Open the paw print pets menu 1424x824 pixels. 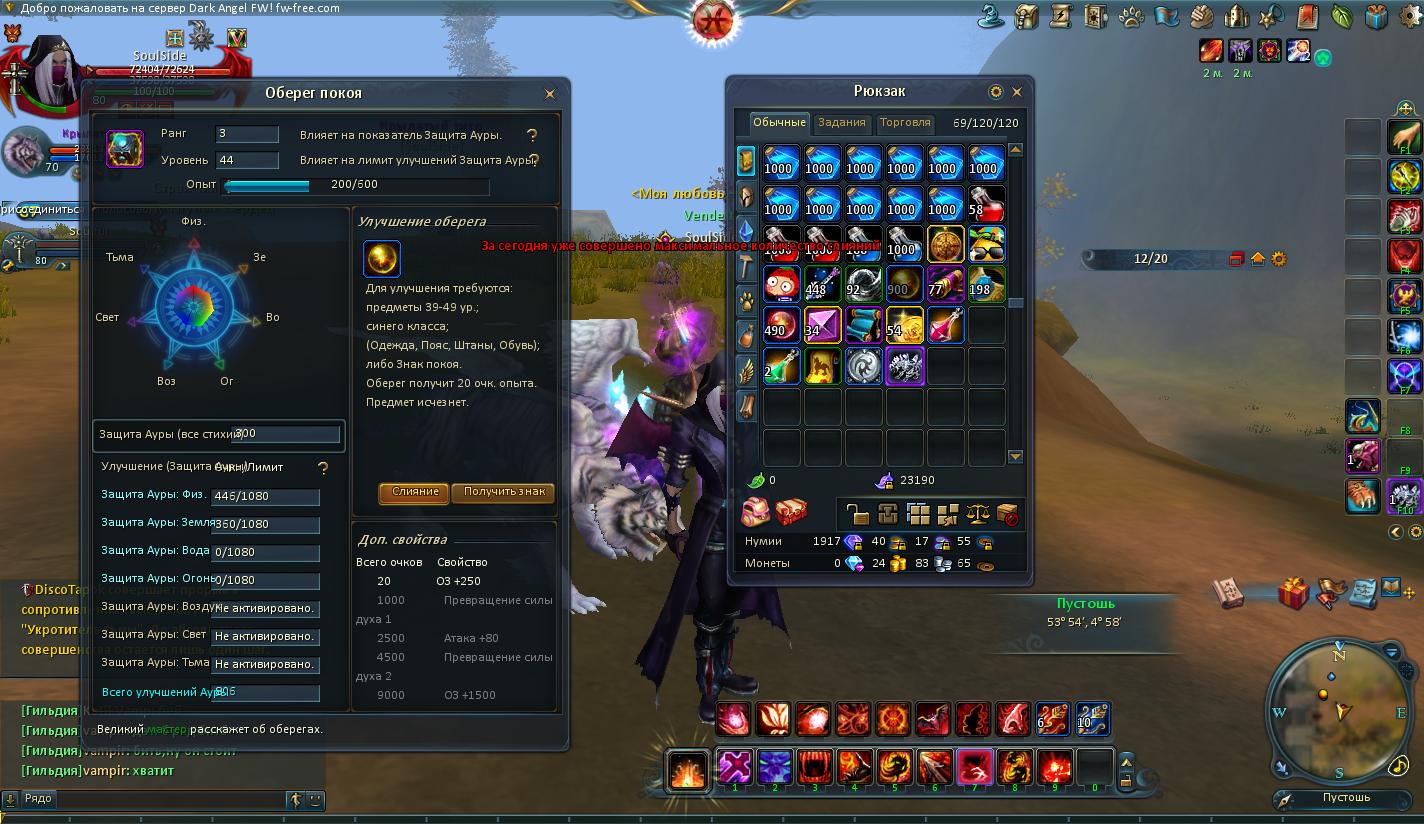(x=1131, y=17)
